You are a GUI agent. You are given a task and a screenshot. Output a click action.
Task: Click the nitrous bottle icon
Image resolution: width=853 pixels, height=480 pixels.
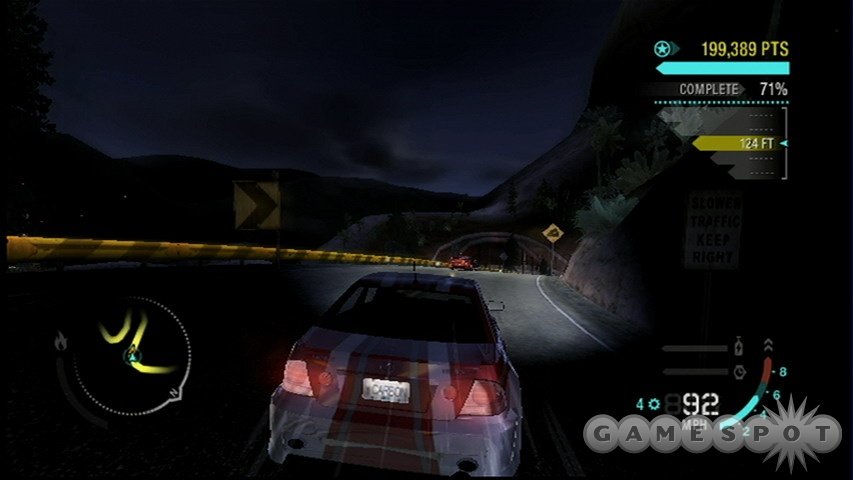click(x=739, y=347)
